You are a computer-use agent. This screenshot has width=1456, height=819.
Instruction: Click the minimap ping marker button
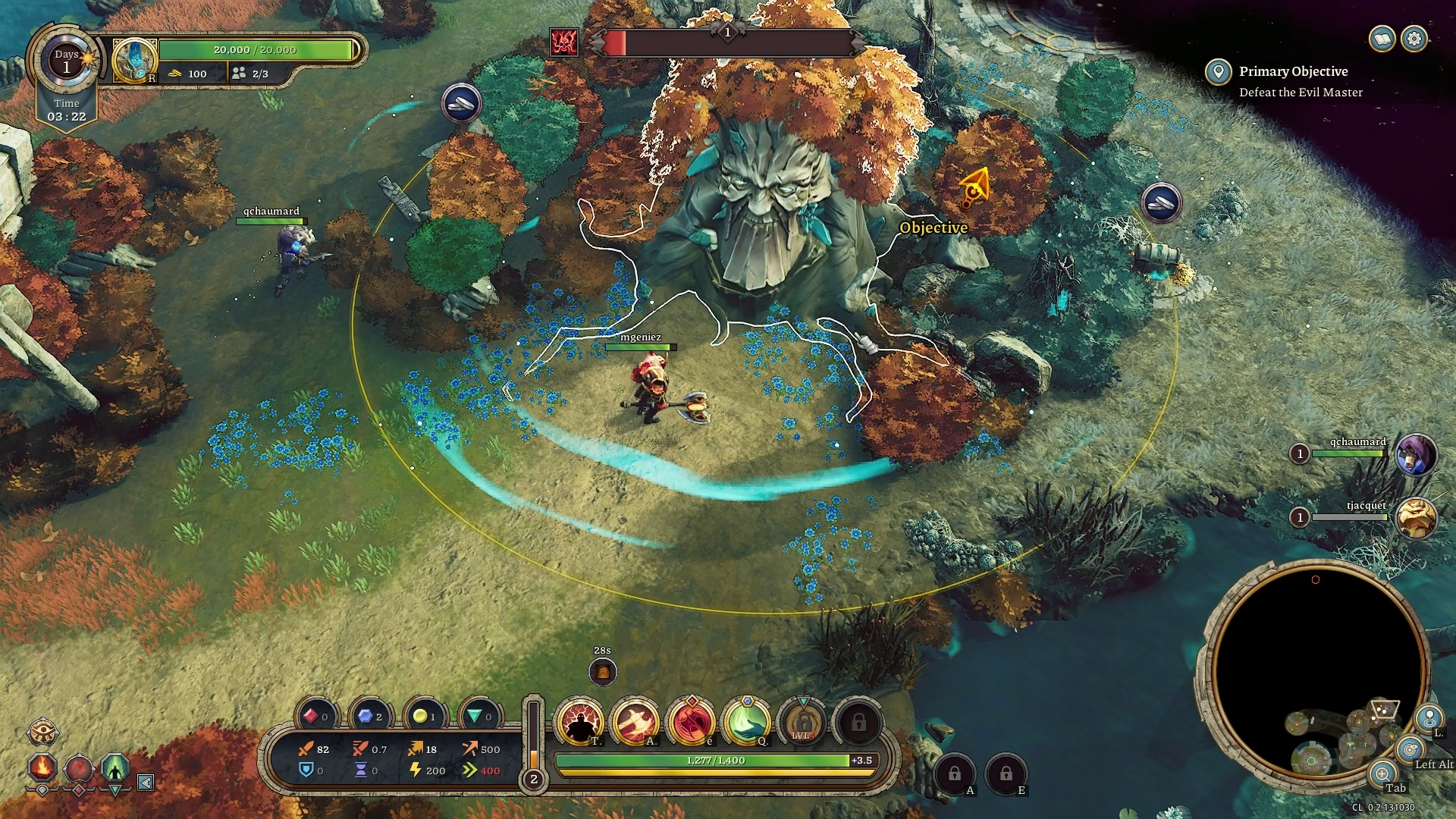[1429, 717]
